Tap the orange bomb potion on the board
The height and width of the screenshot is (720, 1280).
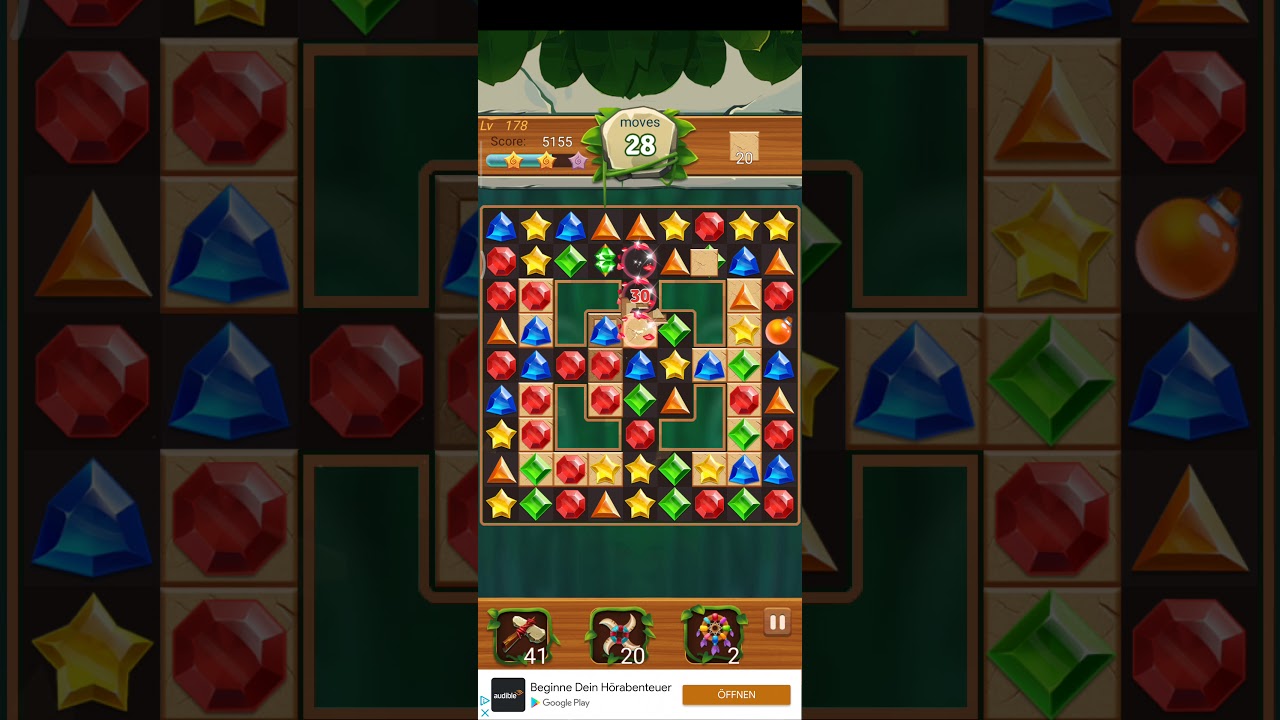(778, 330)
